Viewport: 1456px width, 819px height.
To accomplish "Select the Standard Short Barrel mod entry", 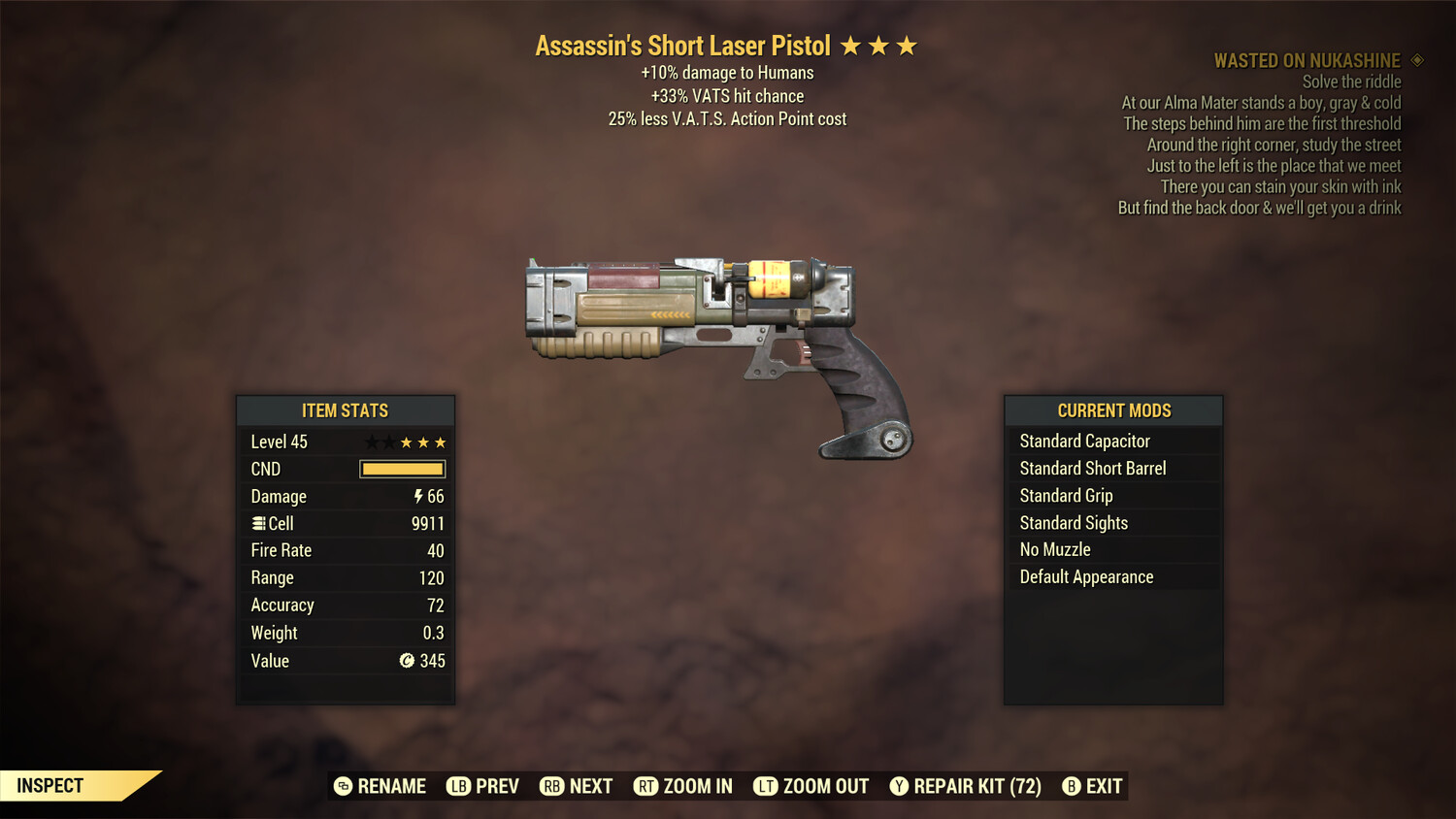I will pos(1092,468).
